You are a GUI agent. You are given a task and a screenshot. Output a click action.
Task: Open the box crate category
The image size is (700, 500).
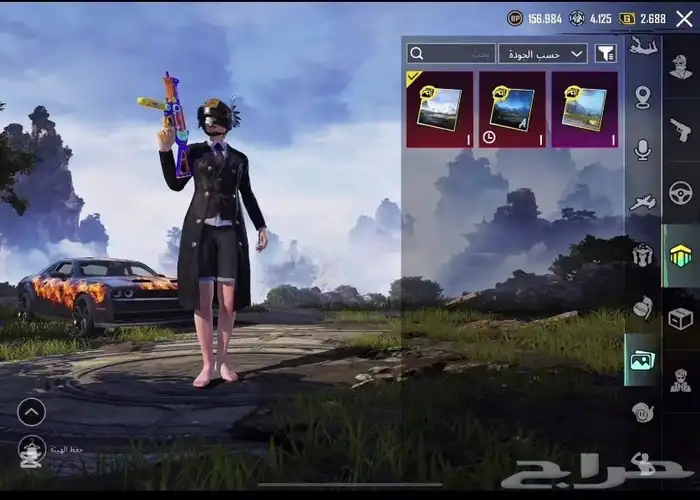pyautogui.click(x=681, y=318)
